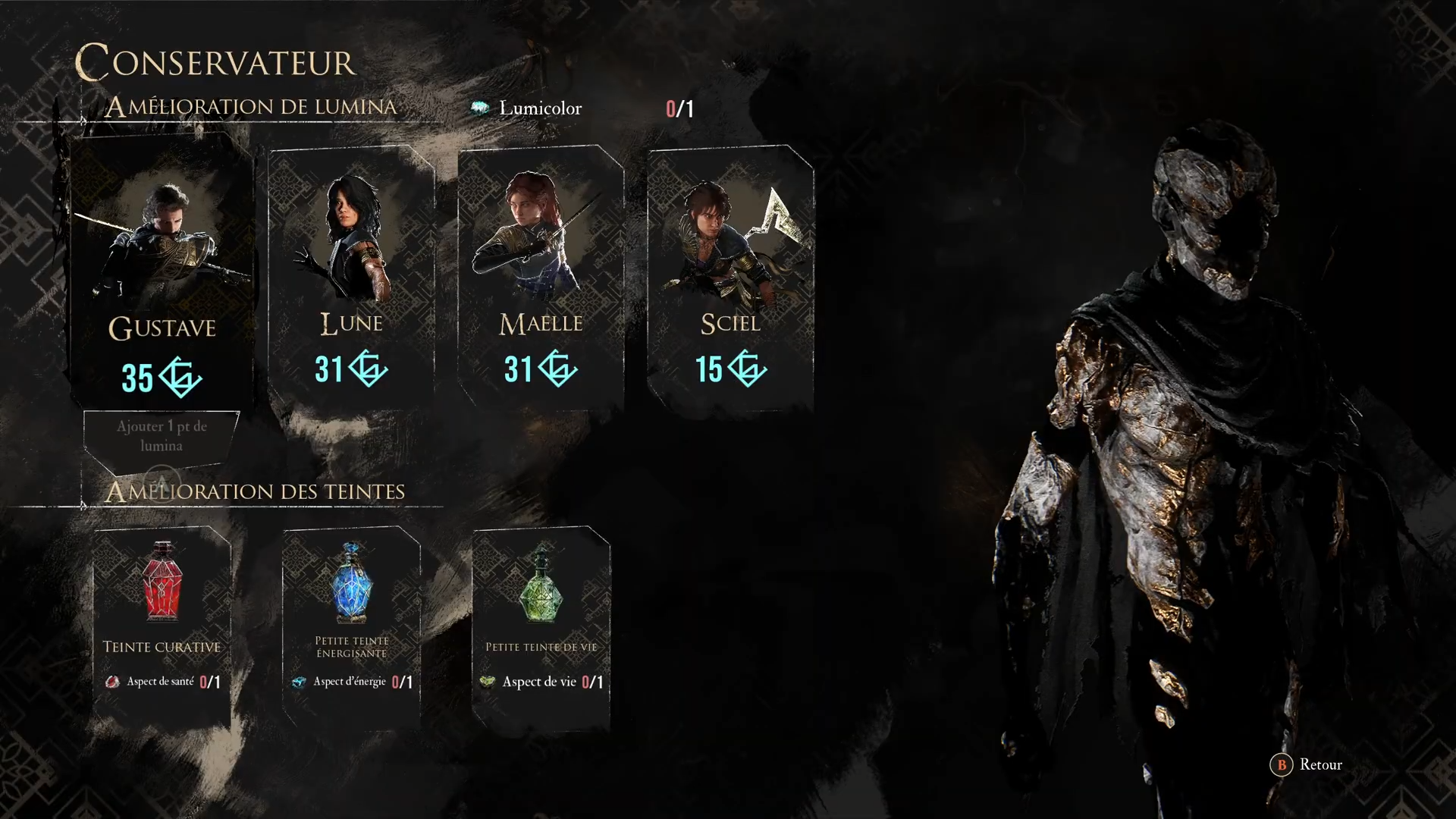This screenshot has width=1456, height=819.
Task: Click the Retour back button
Action: [1307, 764]
